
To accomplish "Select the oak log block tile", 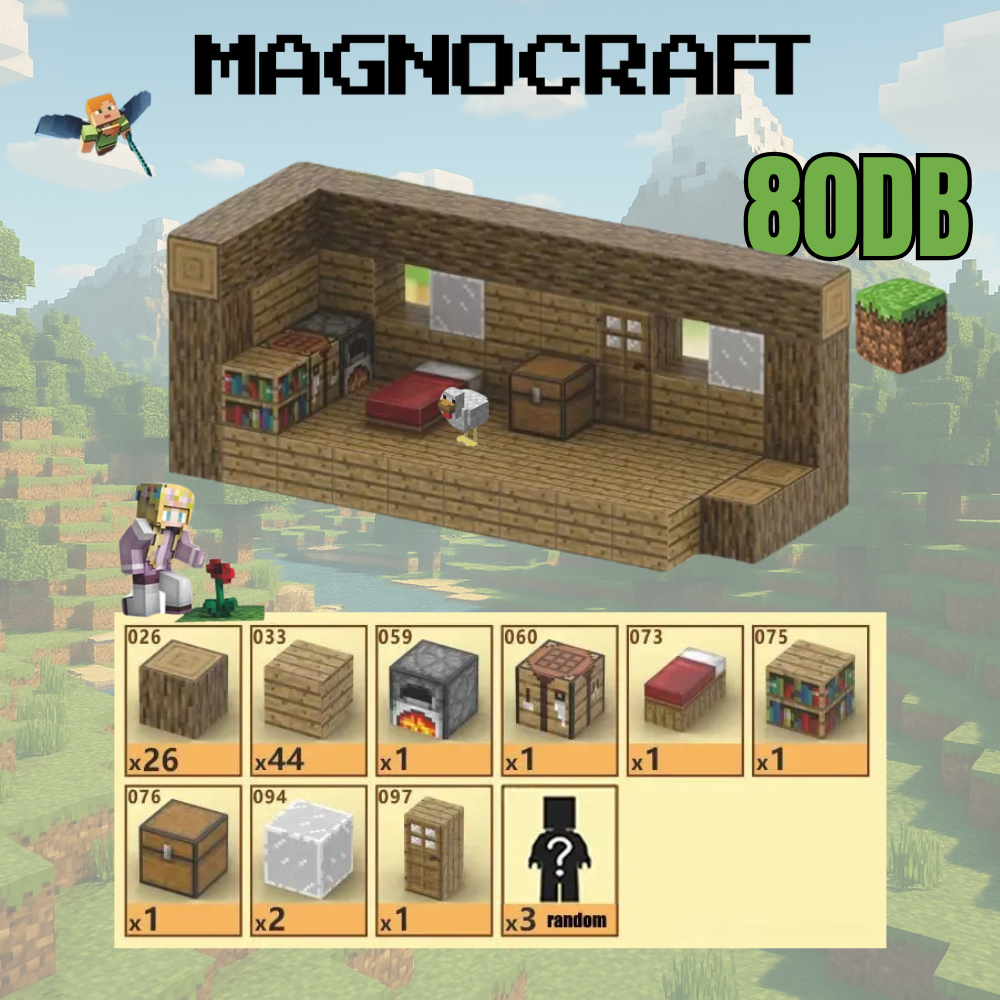I will [183, 700].
